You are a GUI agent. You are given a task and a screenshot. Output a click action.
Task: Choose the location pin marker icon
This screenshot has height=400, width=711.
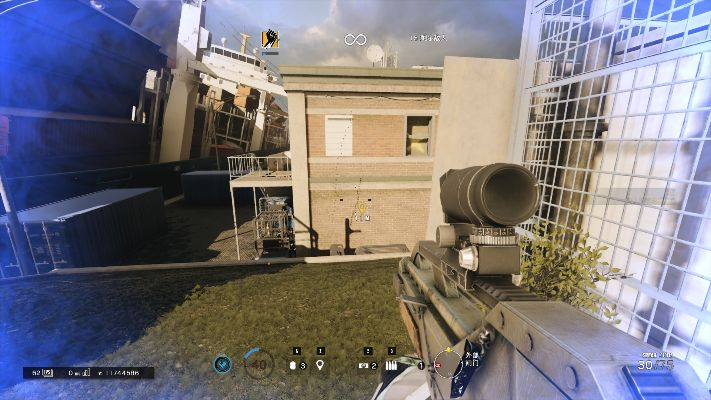(320, 365)
